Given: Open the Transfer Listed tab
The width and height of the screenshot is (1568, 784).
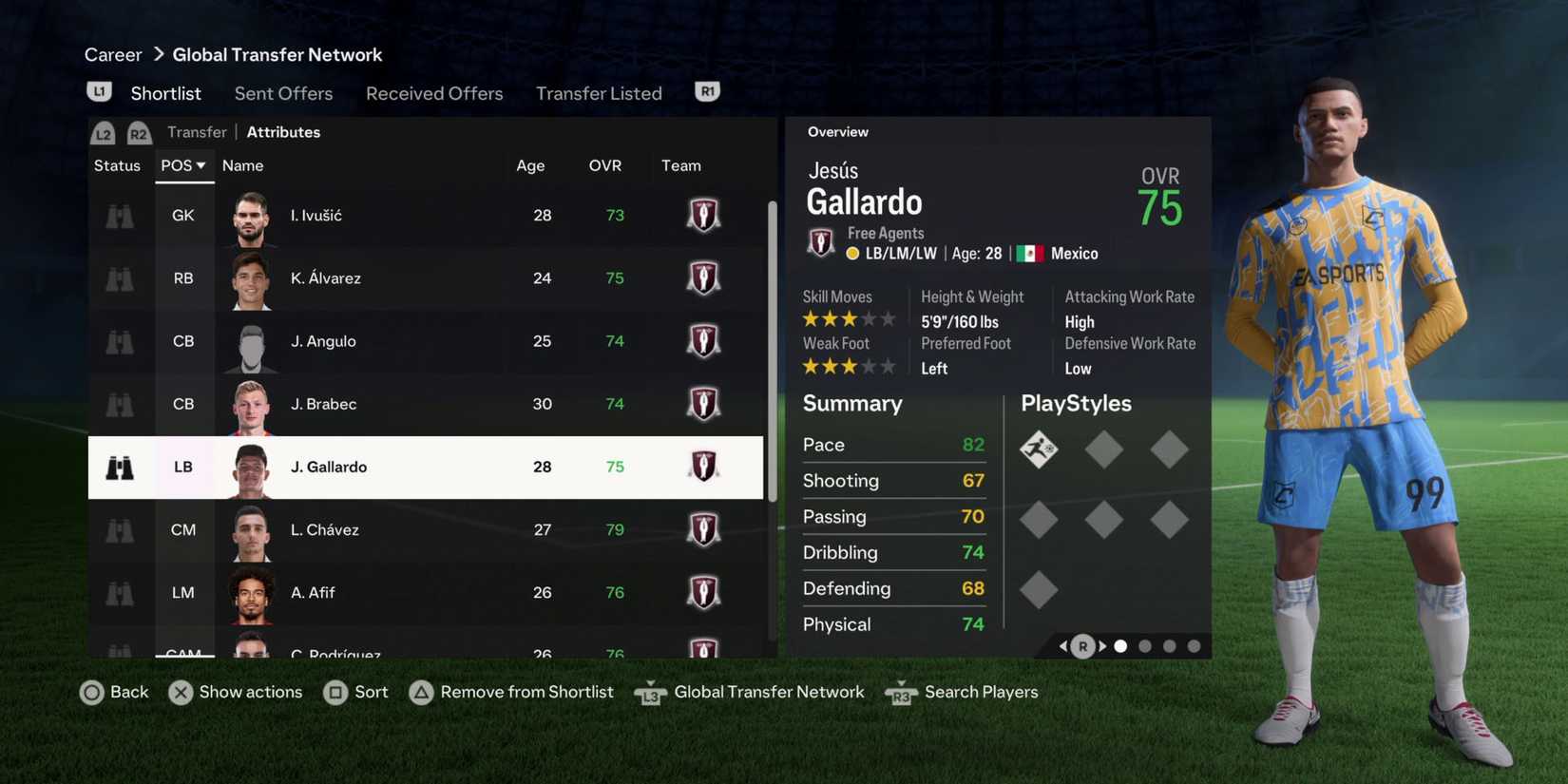Looking at the screenshot, I should click(599, 93).
